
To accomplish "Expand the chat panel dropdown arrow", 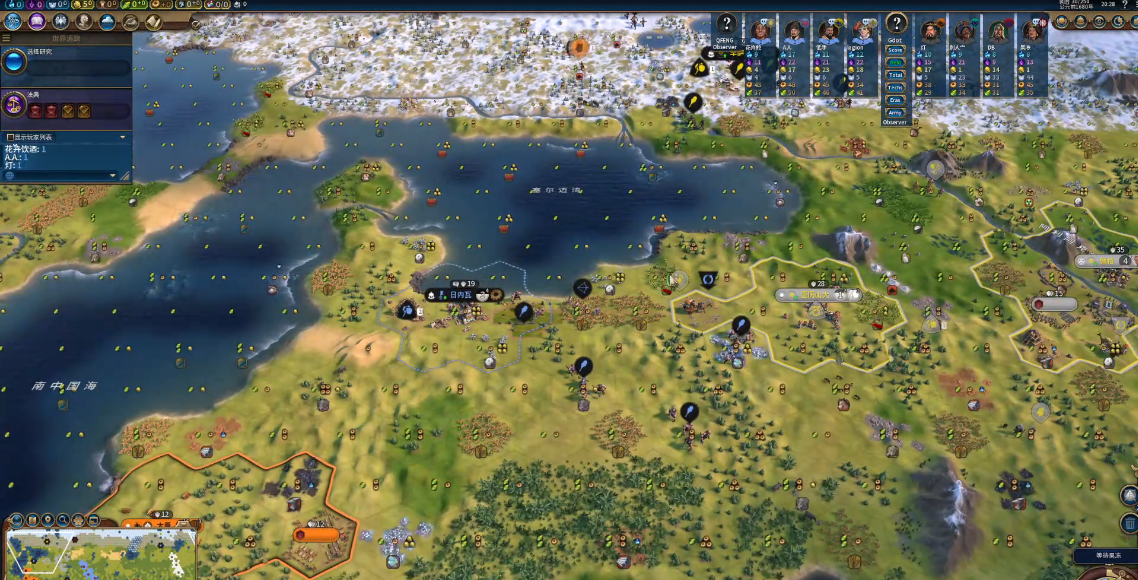I will tap(112, 175).
